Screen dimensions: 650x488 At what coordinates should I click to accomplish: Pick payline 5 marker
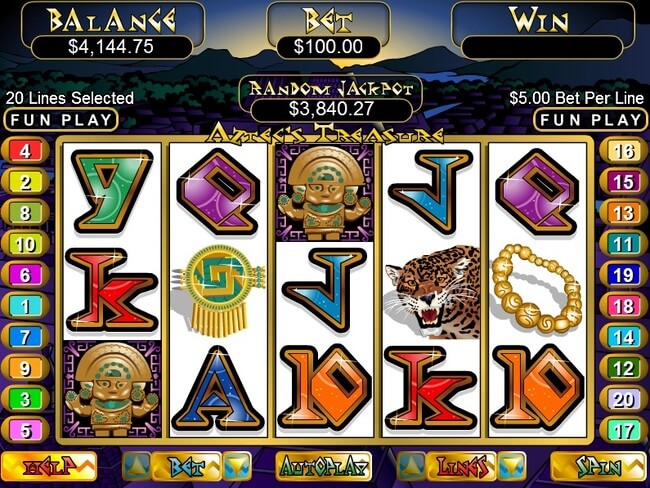pos(24,431)
